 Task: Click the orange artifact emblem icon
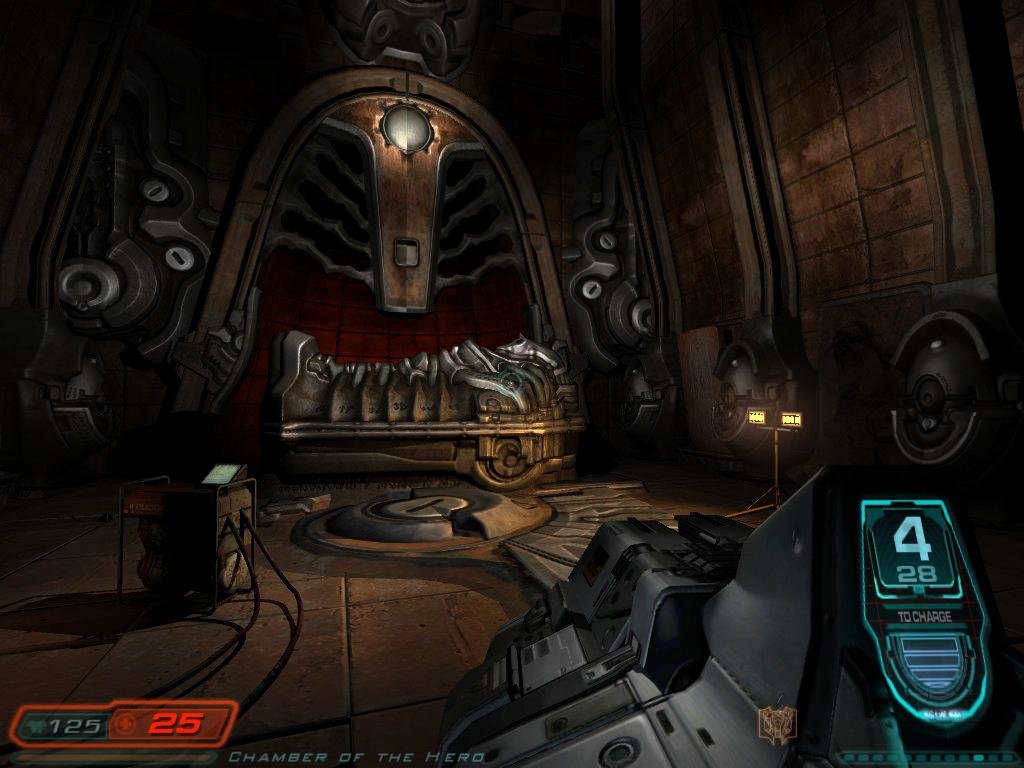(773, 722)
